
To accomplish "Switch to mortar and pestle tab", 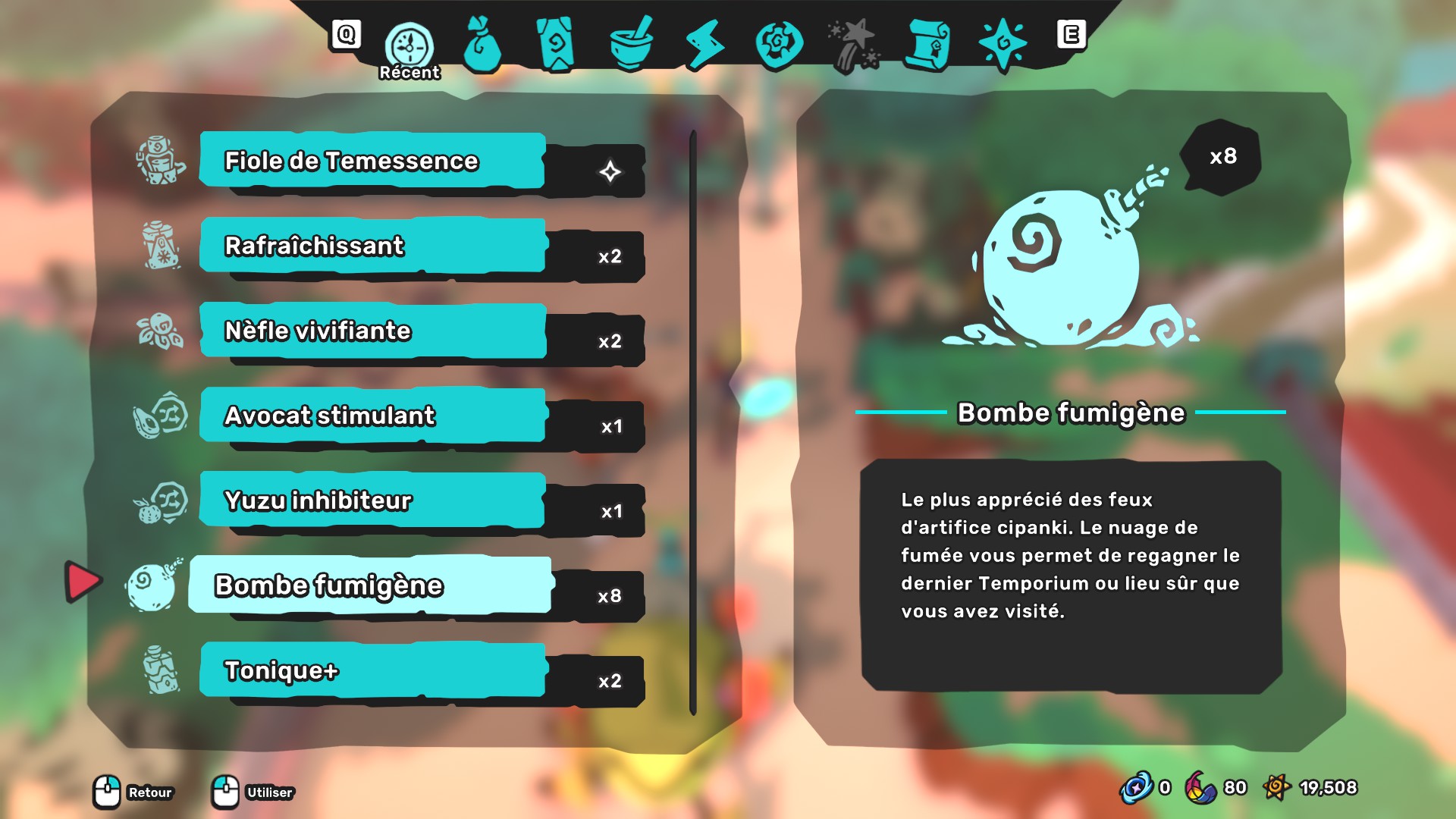I will [631, 45].
